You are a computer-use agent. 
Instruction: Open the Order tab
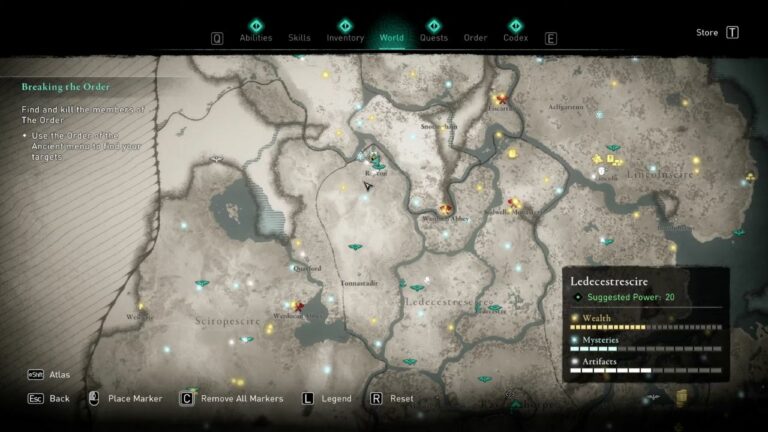coord(475,38)
